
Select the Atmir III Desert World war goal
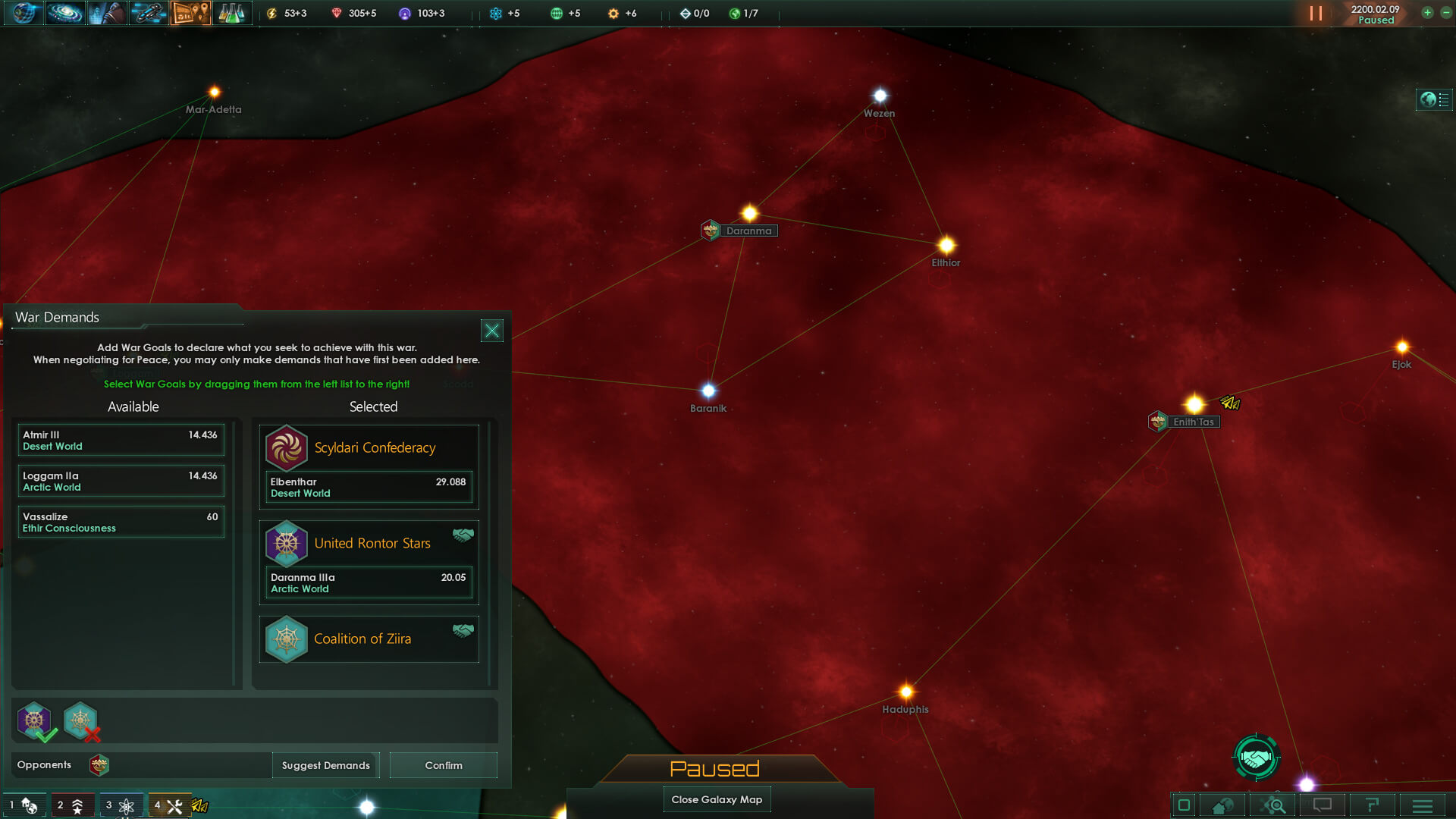pyautogui.click(x=121, y=440)
